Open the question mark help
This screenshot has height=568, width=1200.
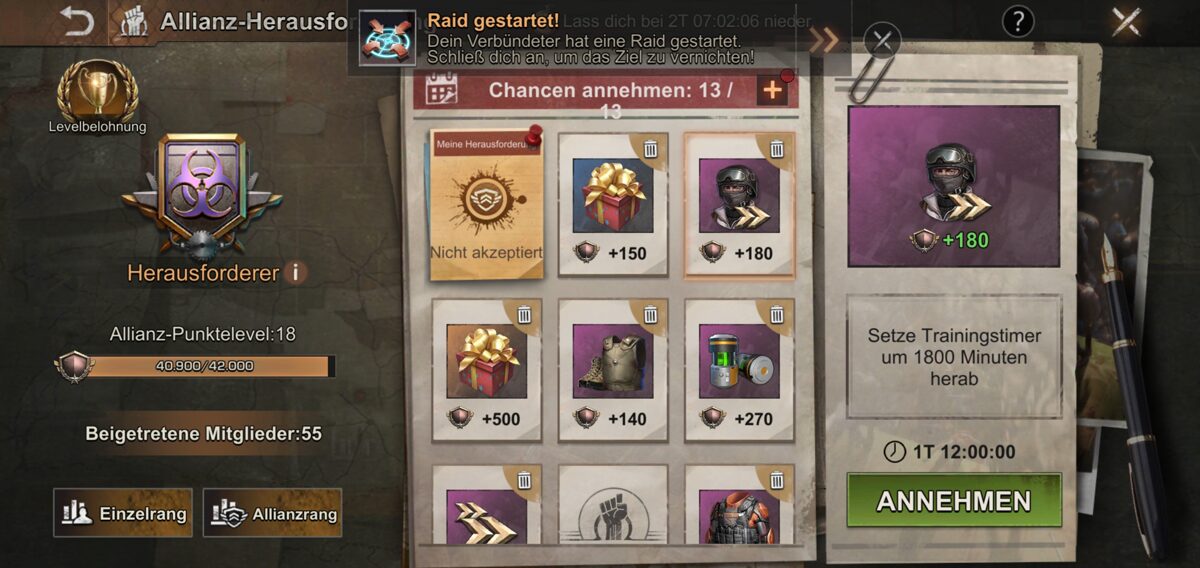coord(1017,21)
